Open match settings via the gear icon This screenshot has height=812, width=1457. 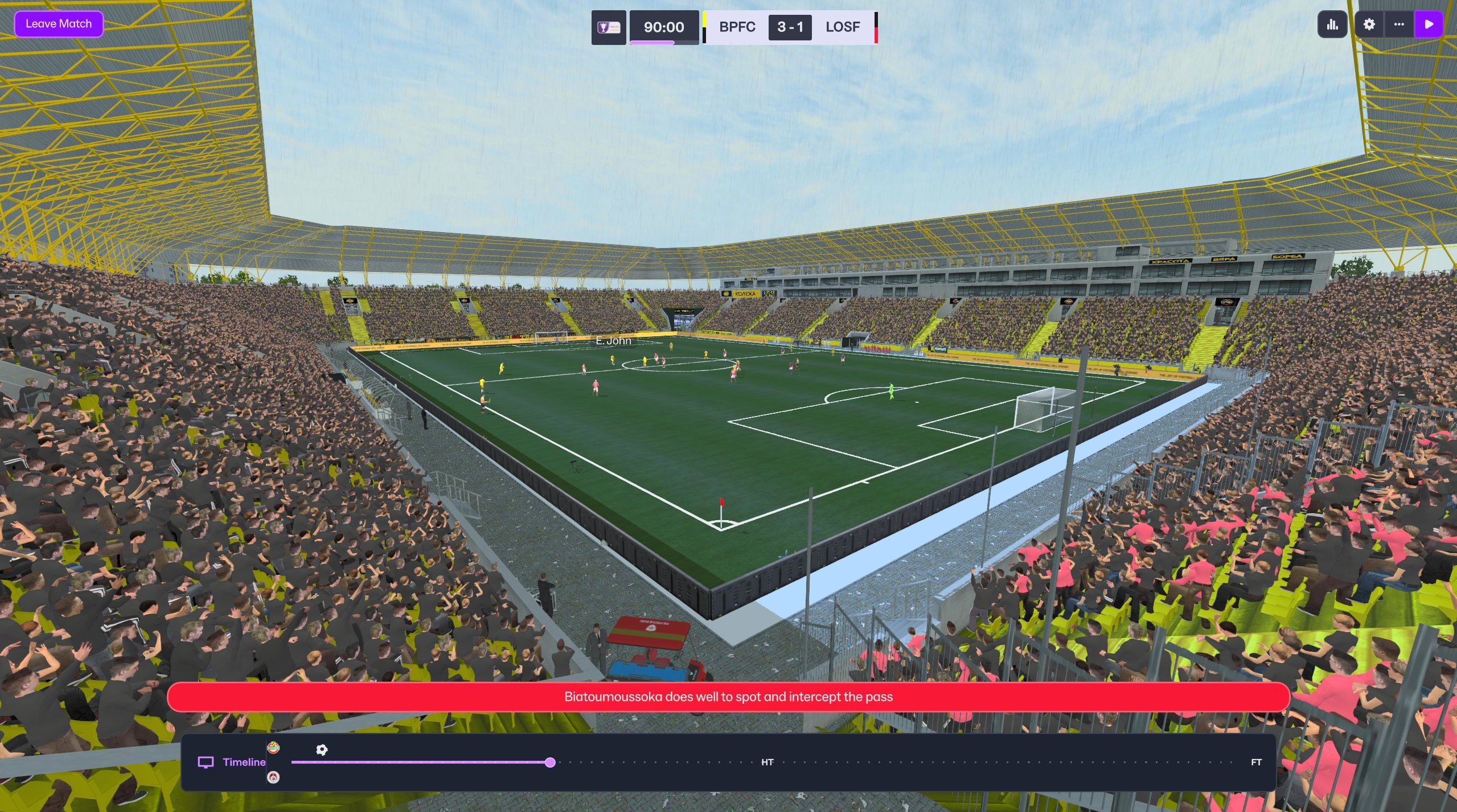1369,24
